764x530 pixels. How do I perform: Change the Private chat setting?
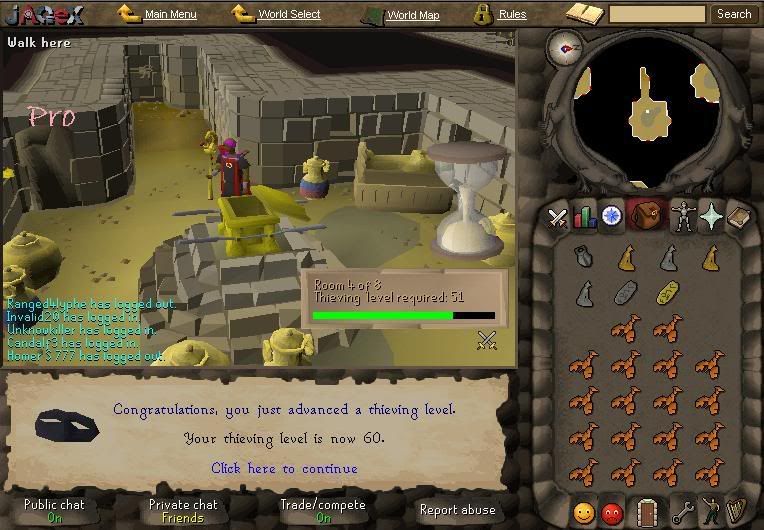pos(183,511)
